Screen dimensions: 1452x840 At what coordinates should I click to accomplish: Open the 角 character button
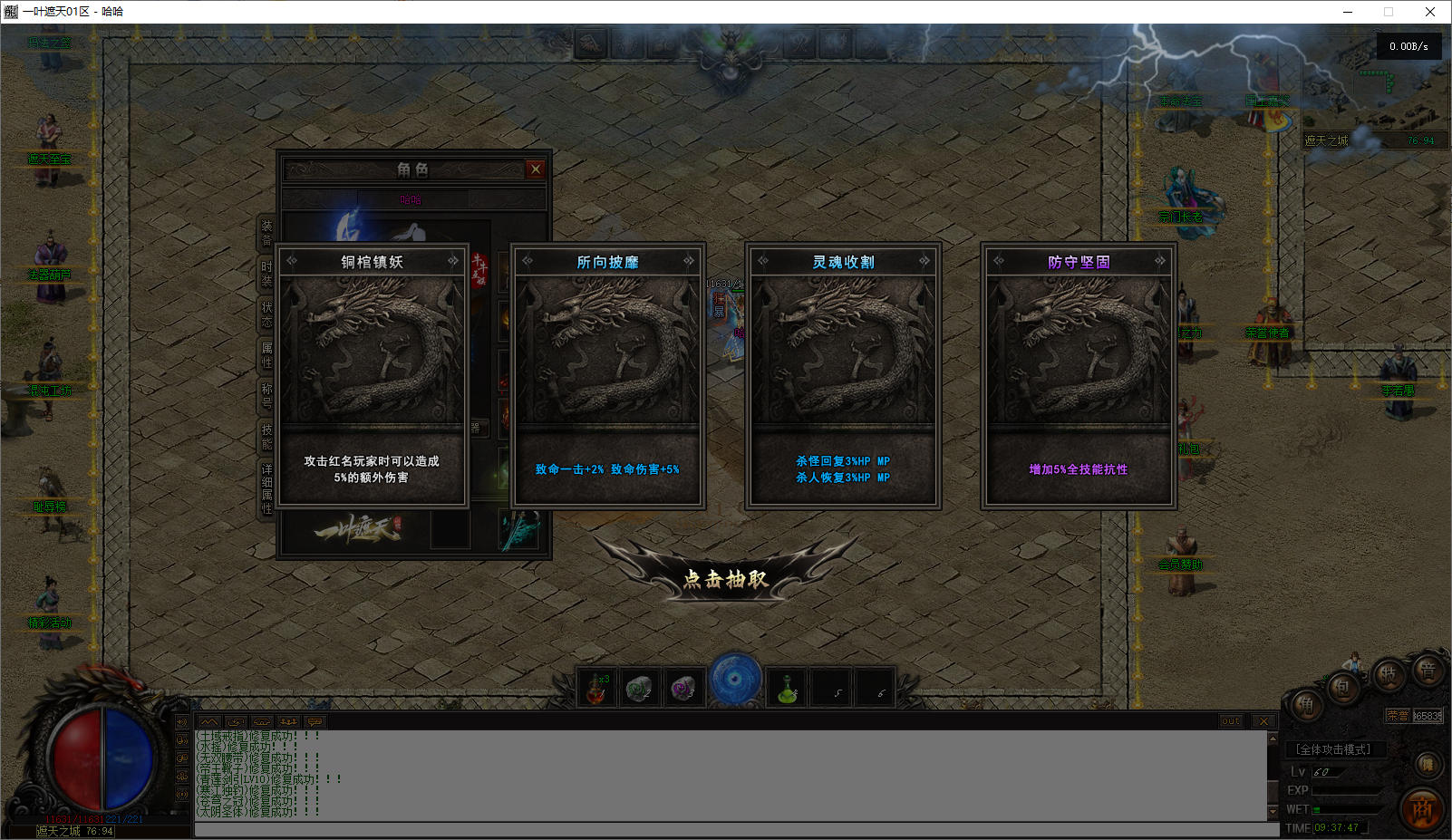[1306, 705]
